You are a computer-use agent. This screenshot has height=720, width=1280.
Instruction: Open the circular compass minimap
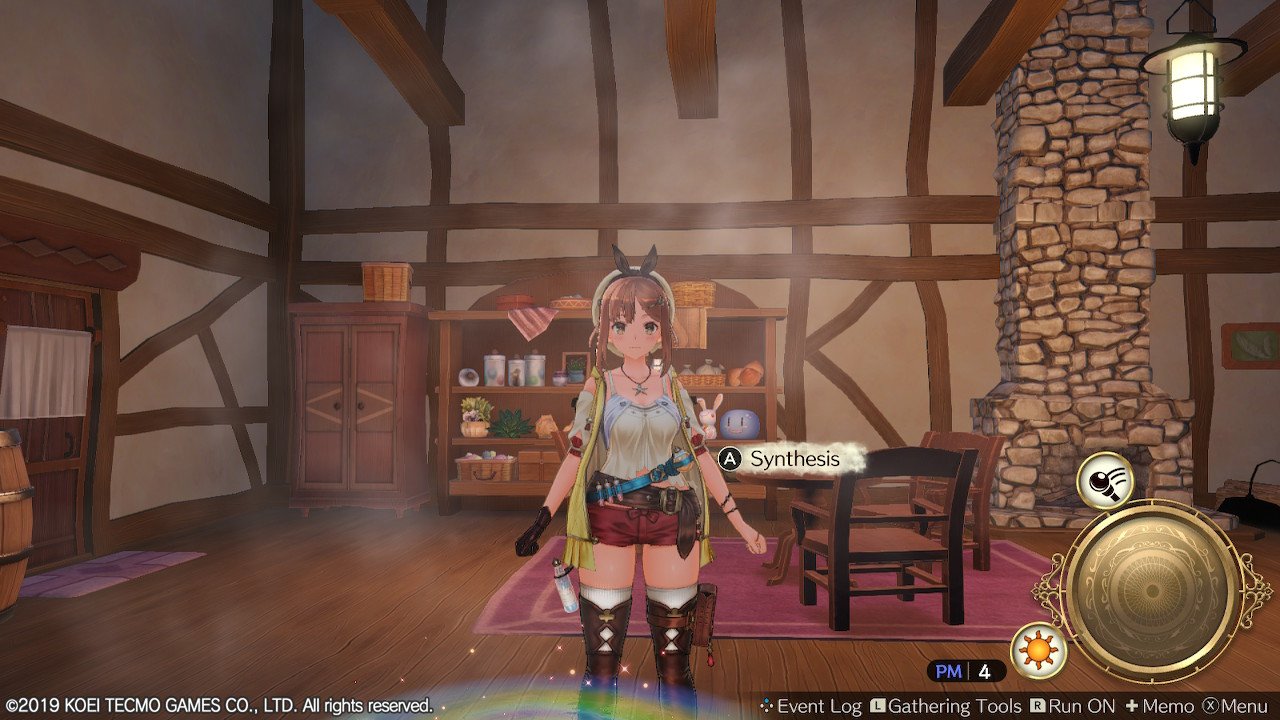pos(1159,592)
